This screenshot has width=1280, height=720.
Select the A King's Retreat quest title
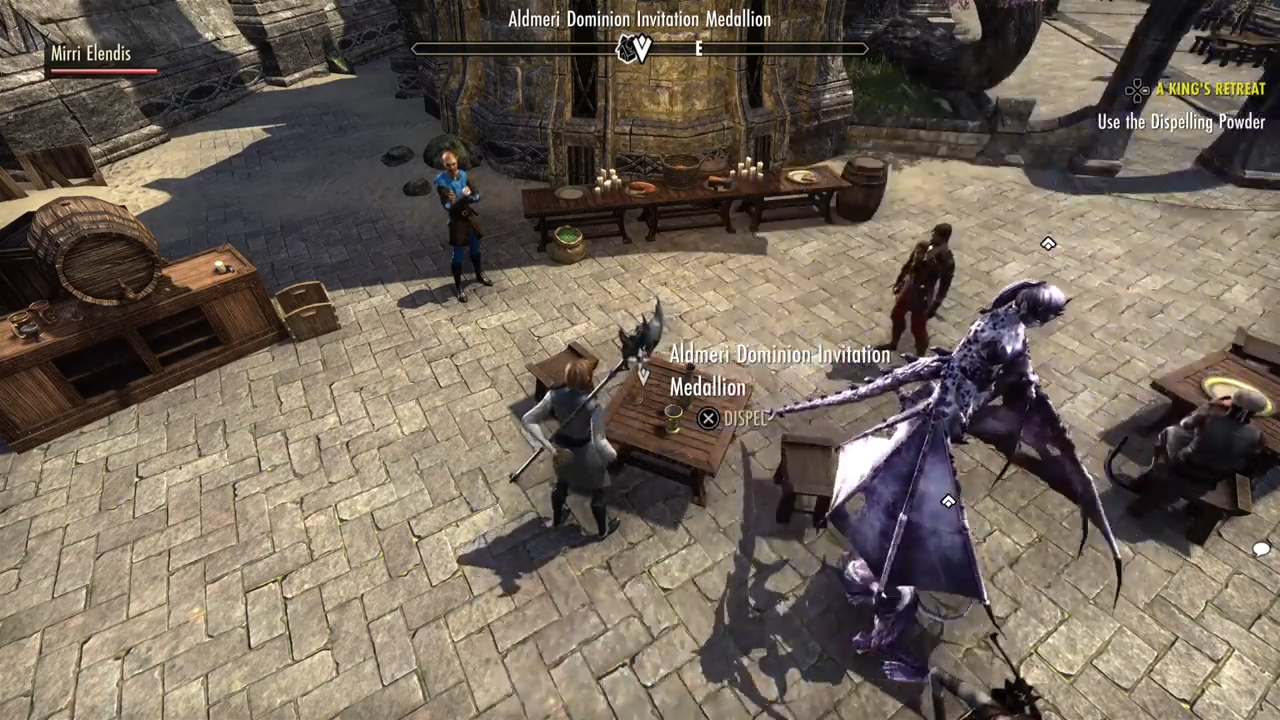(x=1210, y=89)
